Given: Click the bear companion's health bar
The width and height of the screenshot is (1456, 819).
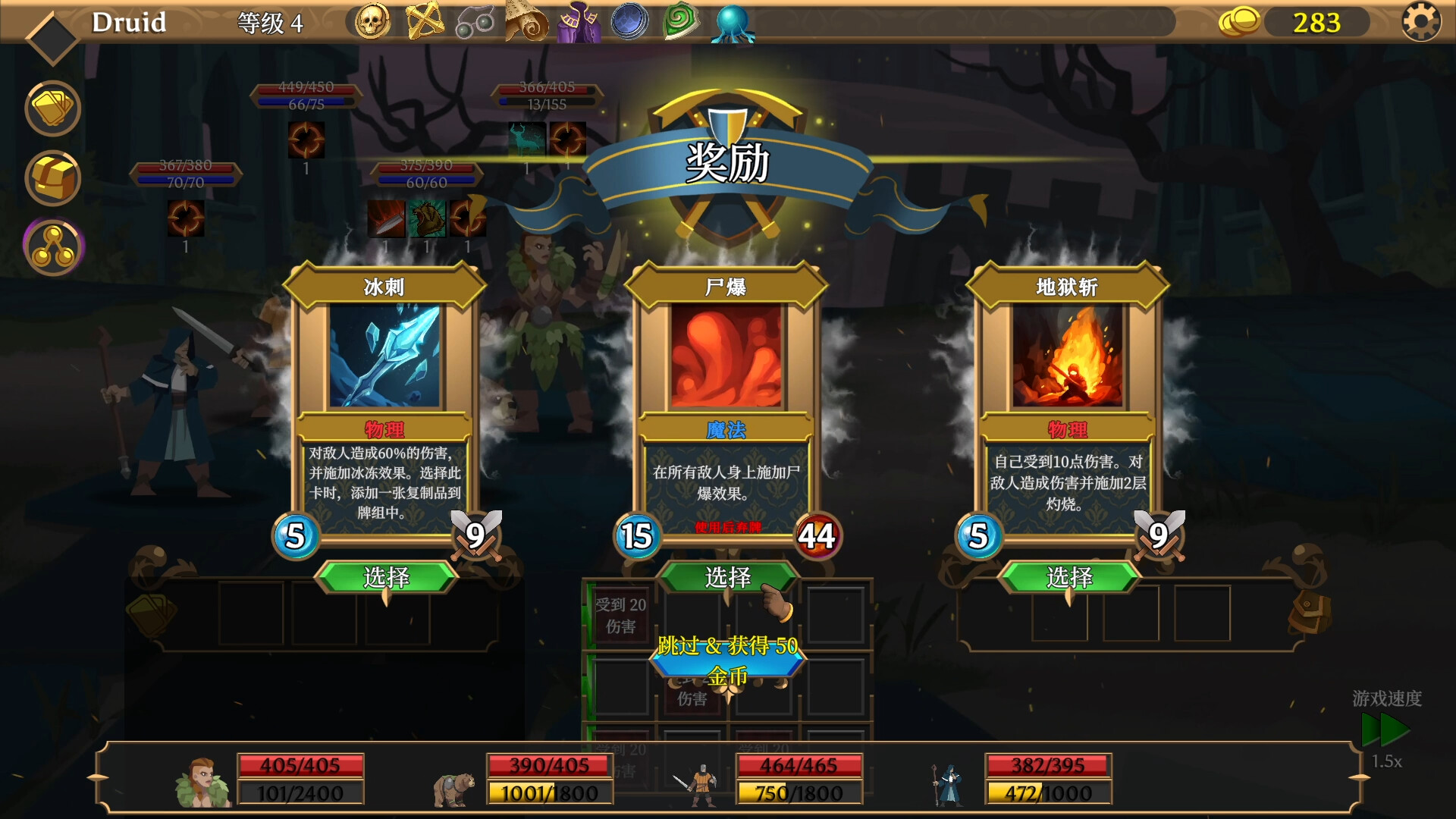Looking at the screenshot, I should pyautogui.click(x=548, y=766).
